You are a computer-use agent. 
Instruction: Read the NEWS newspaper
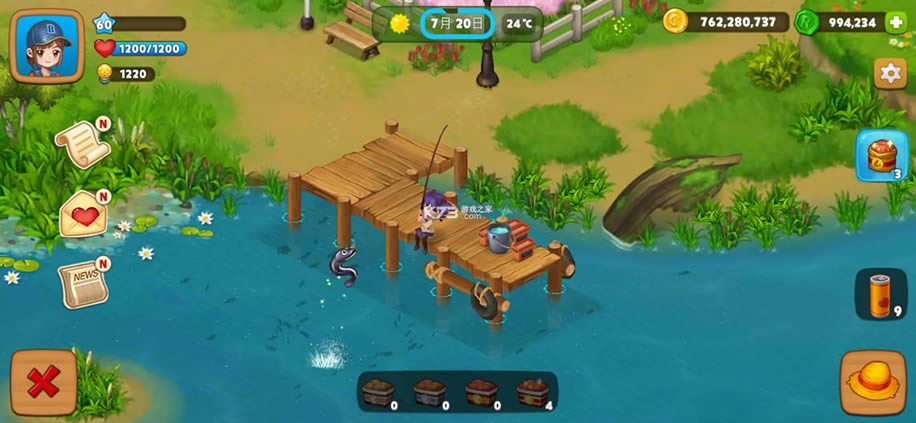tap(82, 283)
